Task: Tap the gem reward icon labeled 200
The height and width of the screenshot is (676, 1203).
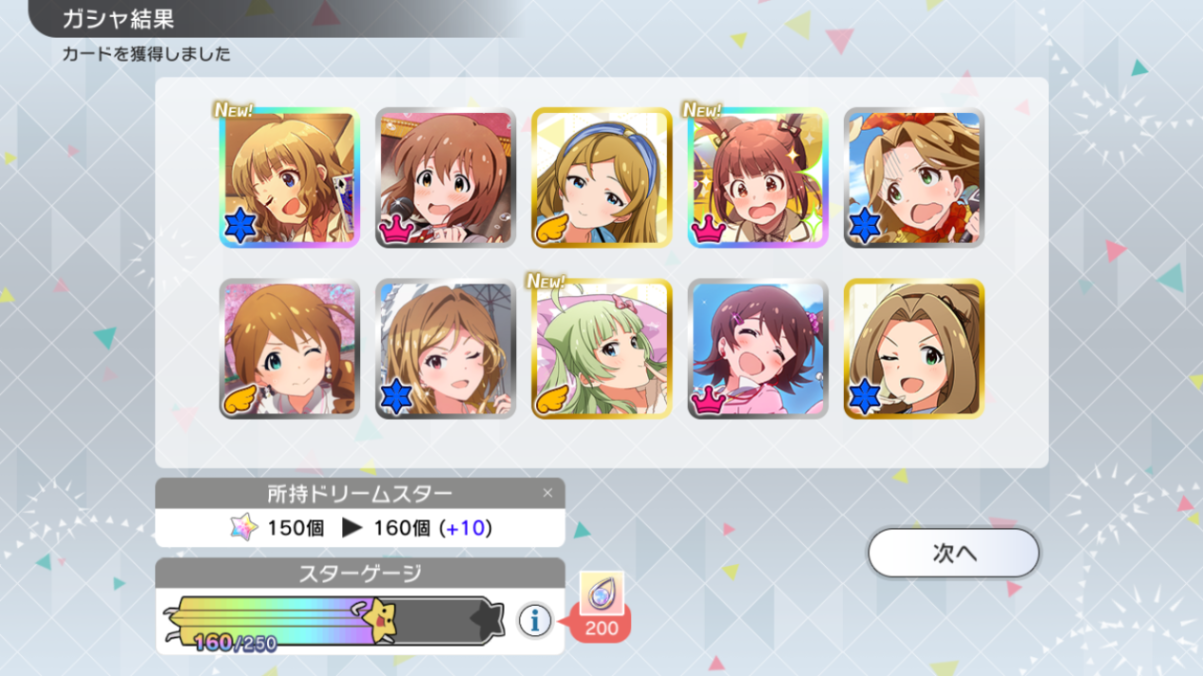Action: click(x=602, y=593)
